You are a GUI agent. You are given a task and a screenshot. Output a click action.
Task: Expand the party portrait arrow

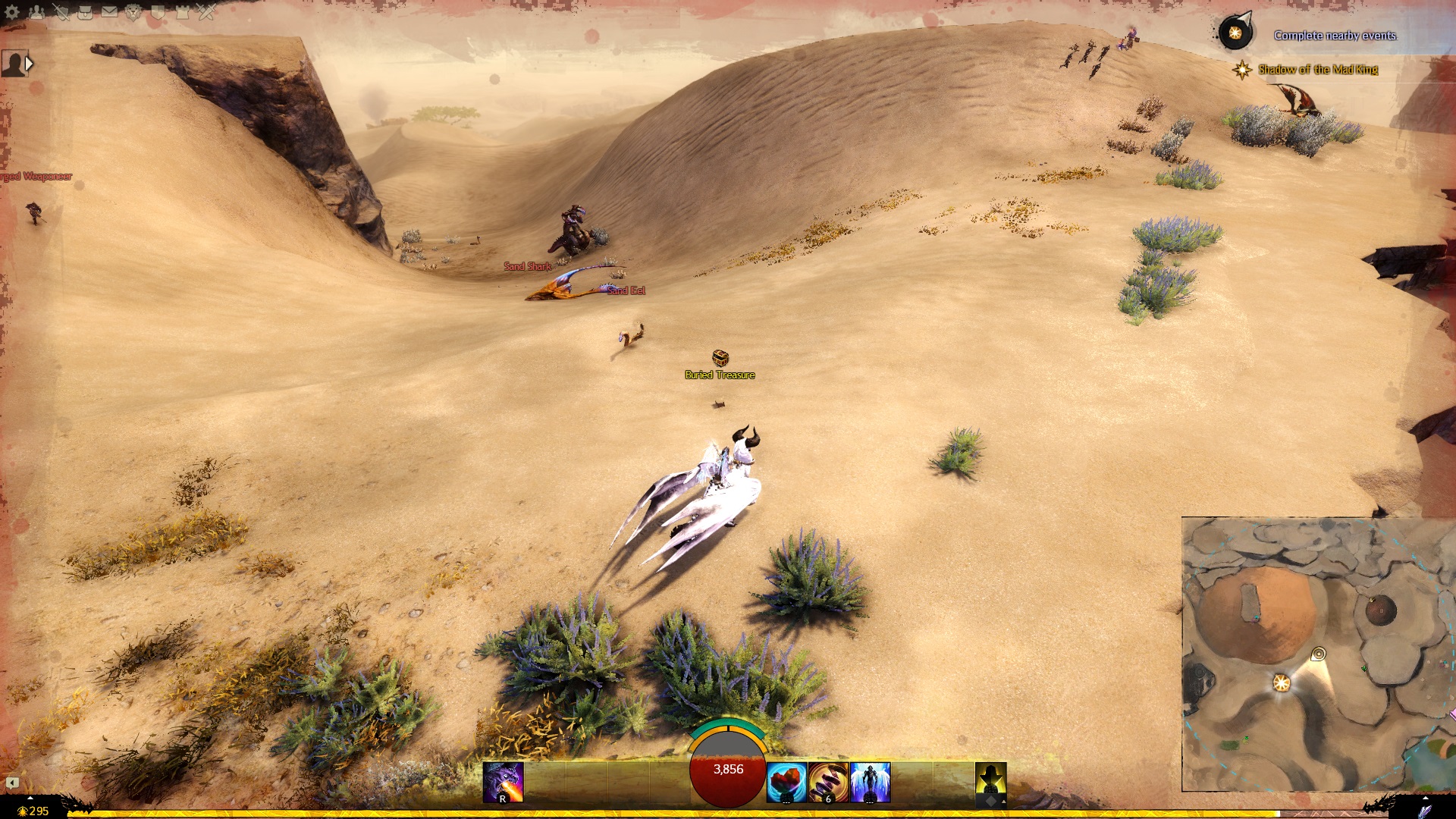[29, 64]
